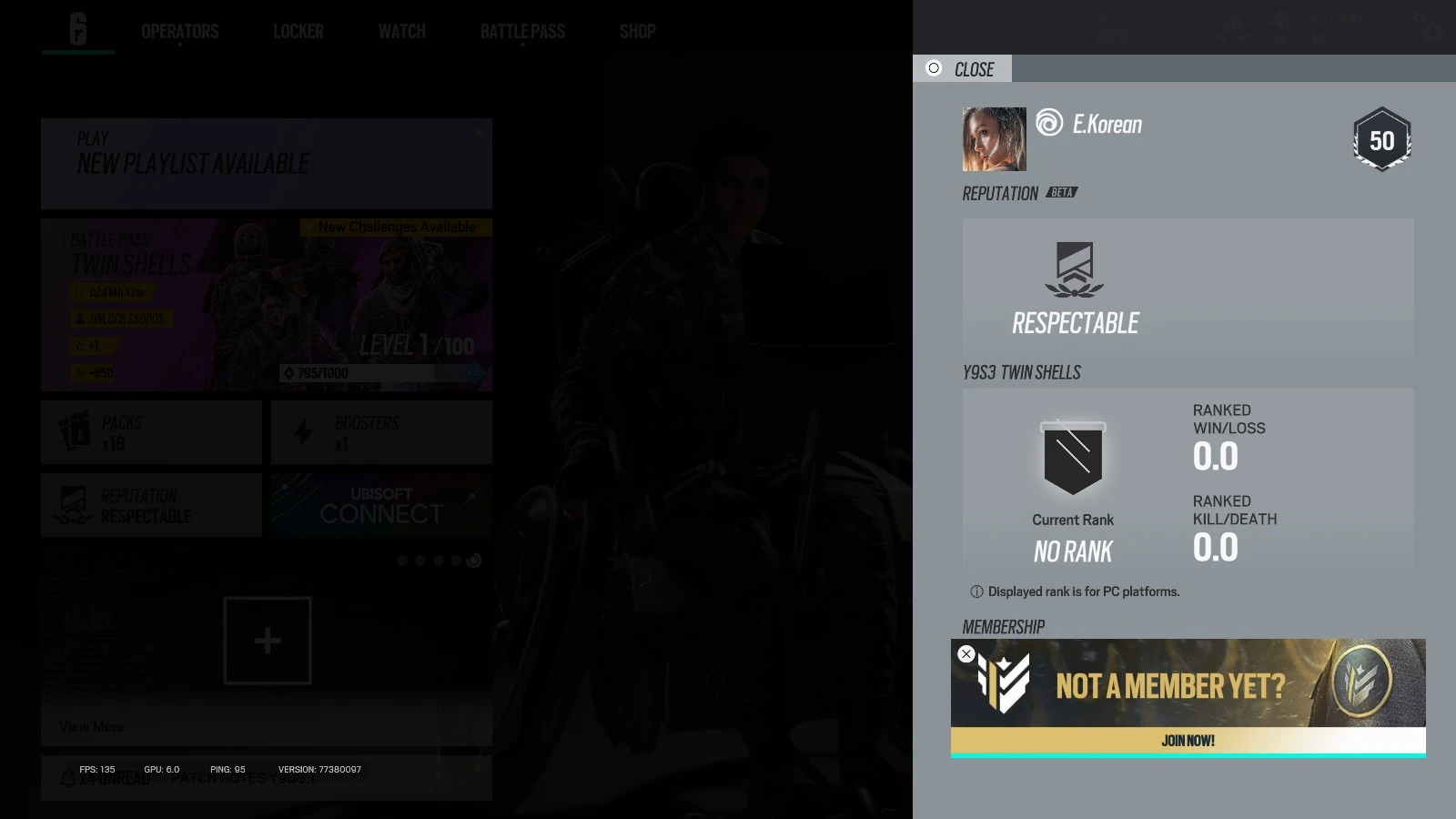1456x819 pixels.
Task: Click the Ubisoft Connect tile
Action: [380, 505]
